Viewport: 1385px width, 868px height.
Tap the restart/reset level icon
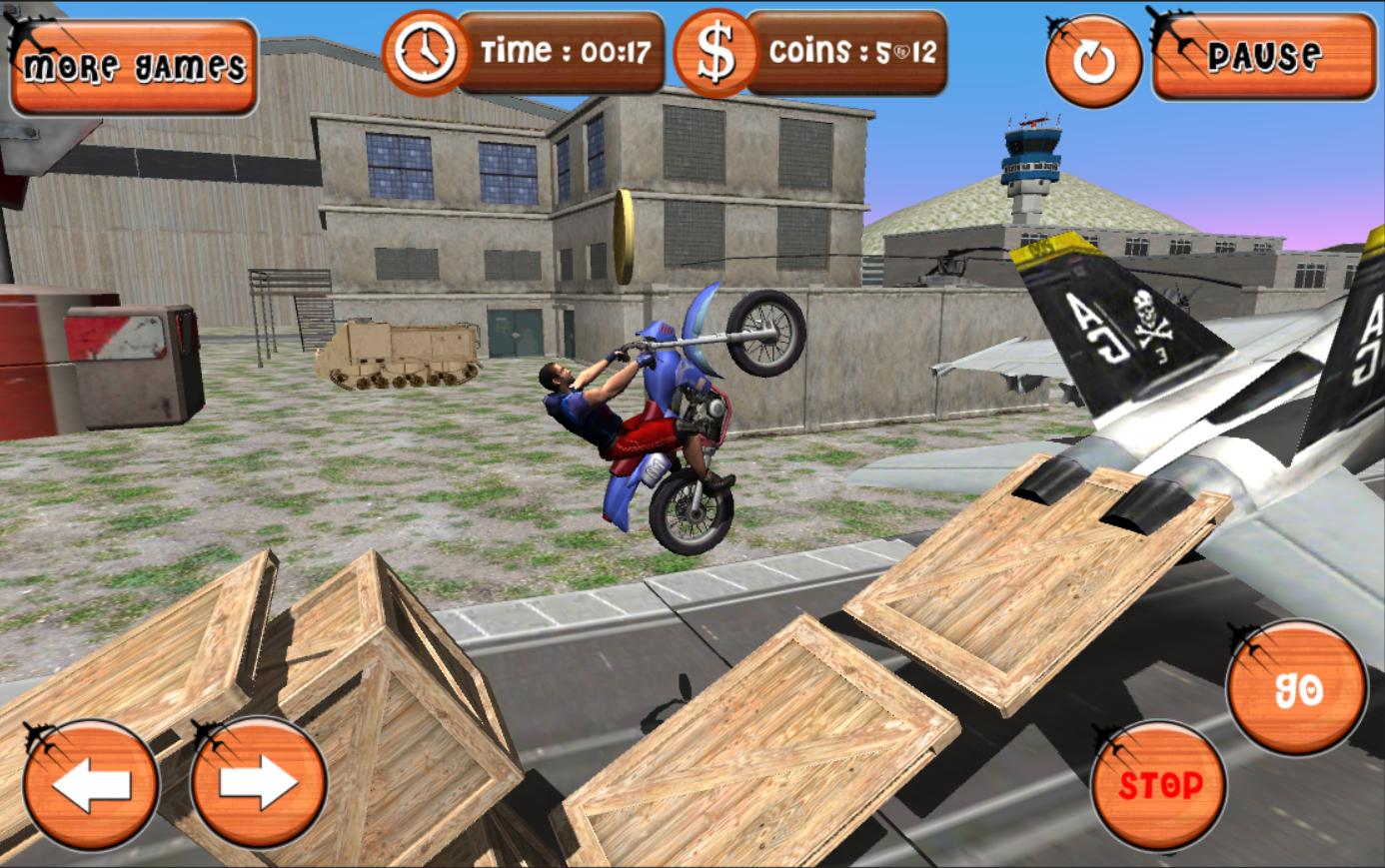click(1095, 62)
